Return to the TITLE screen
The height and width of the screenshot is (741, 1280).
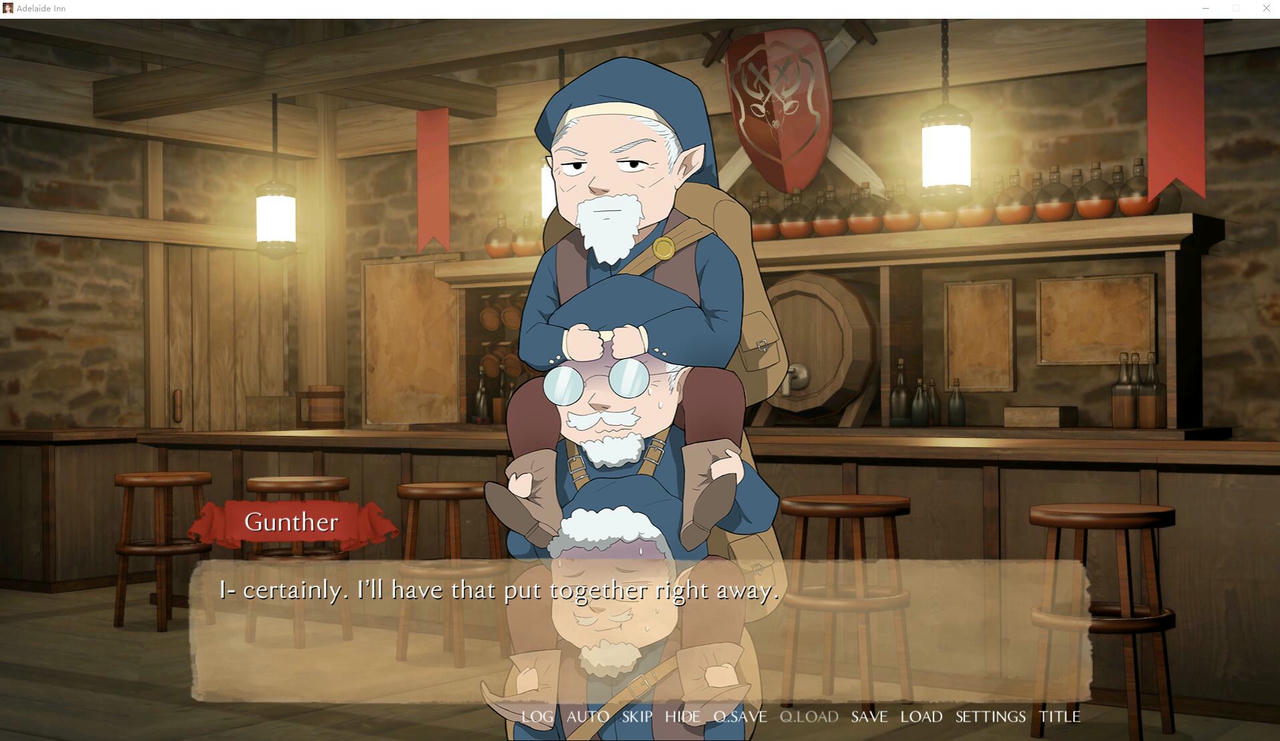(x=1059, y=716)
